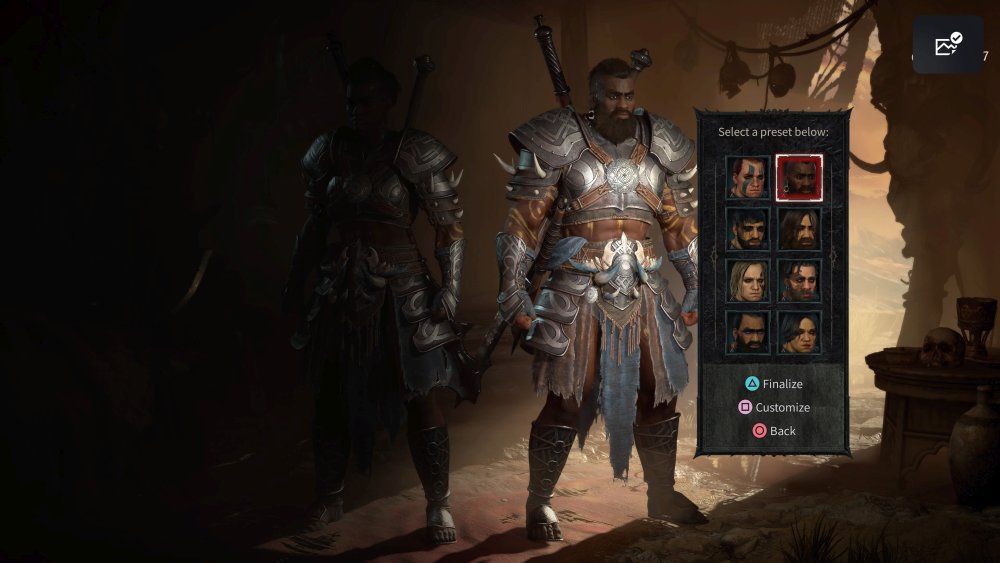
Task: Choose the dark-skinned preset with full black beard
Action: [x=748, y=332]
